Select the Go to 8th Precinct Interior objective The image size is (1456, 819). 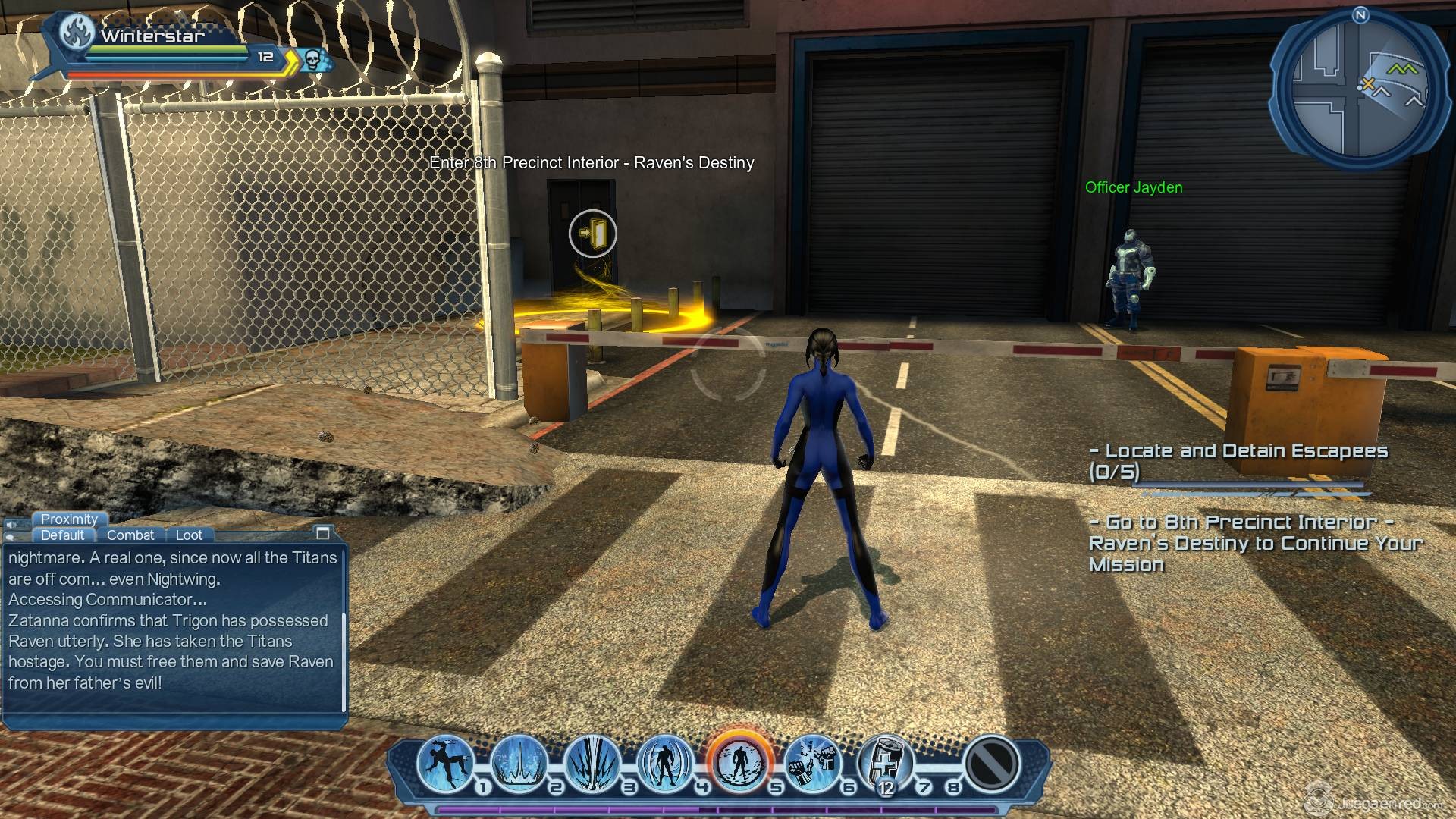point(1255,543)
